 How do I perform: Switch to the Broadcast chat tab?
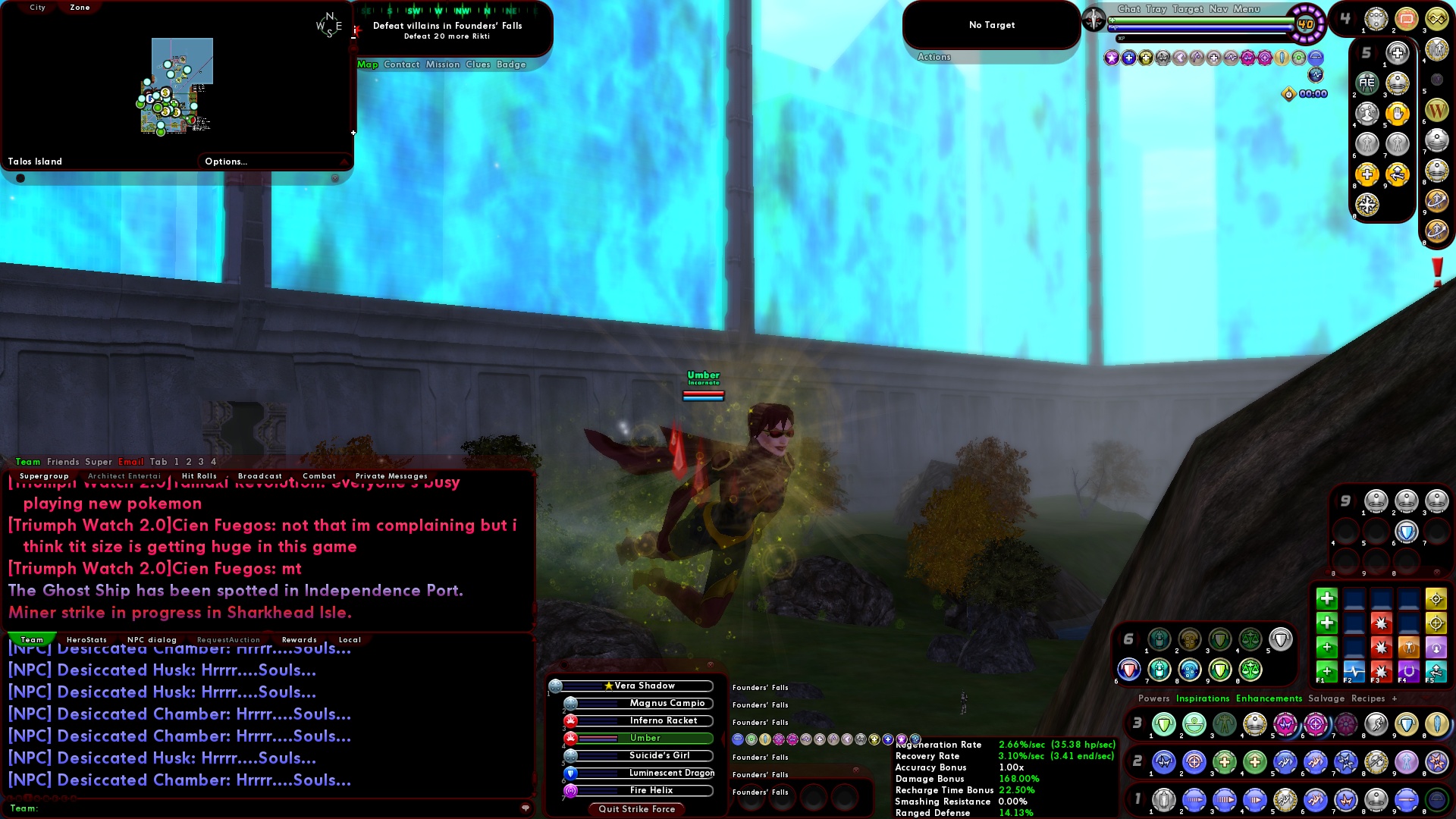pos(260,476)
